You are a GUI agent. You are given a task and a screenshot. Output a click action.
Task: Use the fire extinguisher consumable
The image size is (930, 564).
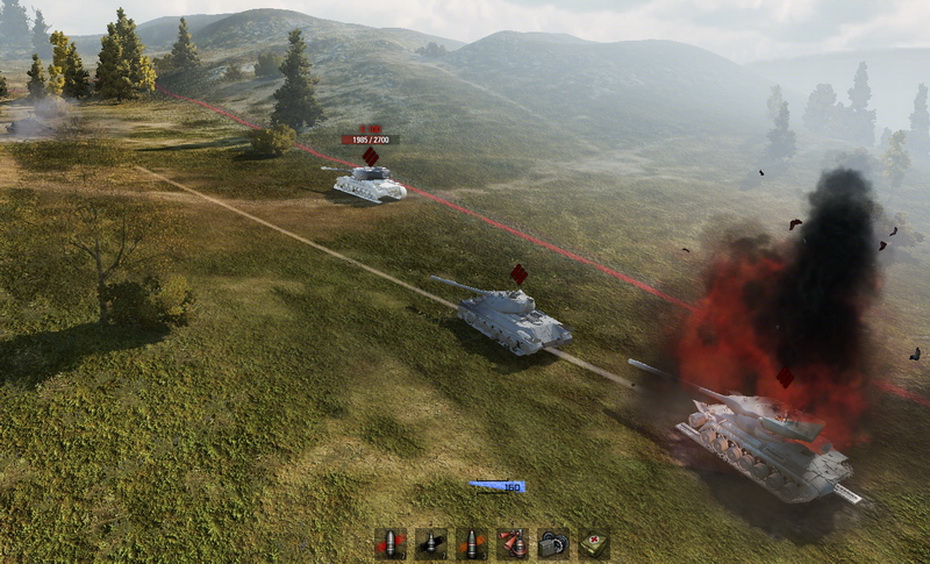tap(512, 543)
